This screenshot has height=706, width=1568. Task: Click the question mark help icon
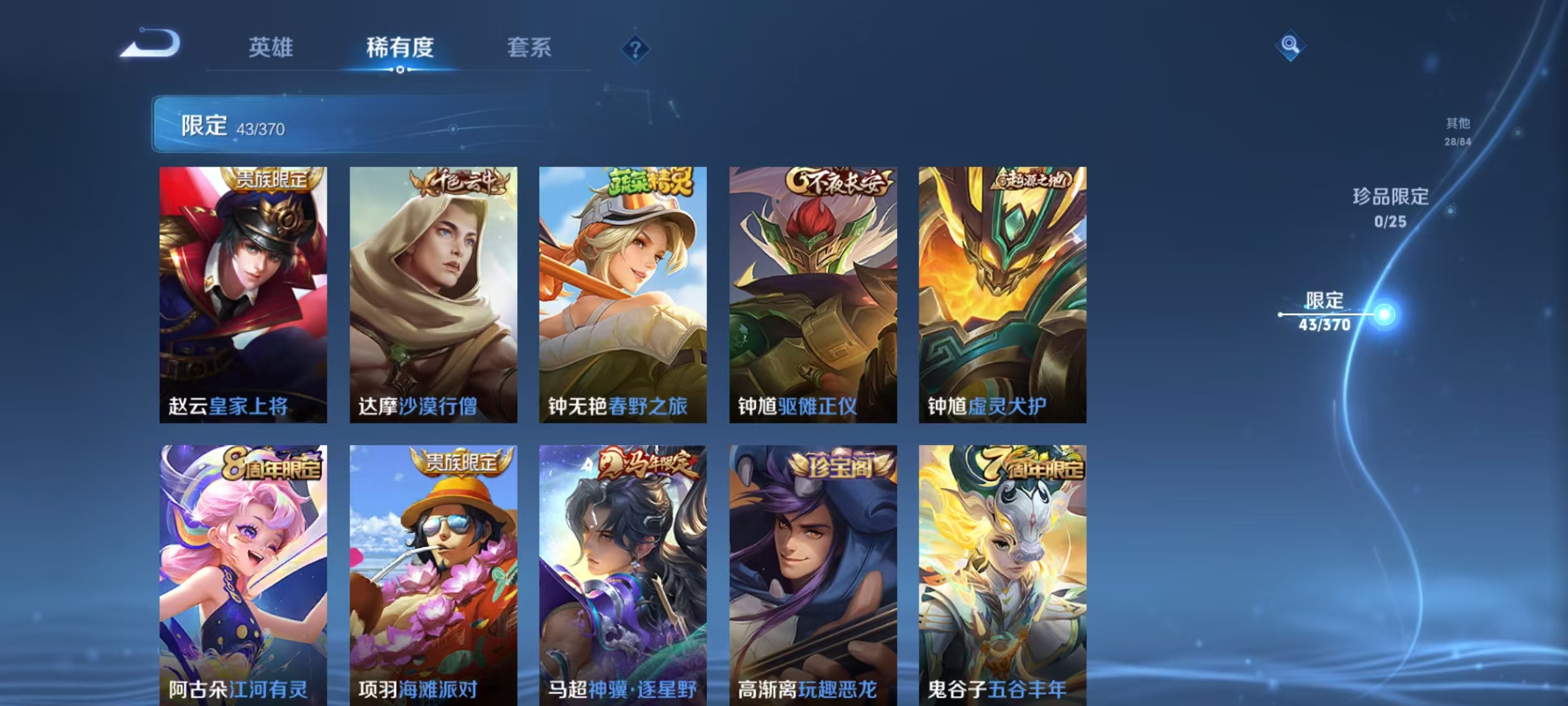[637, 48]
